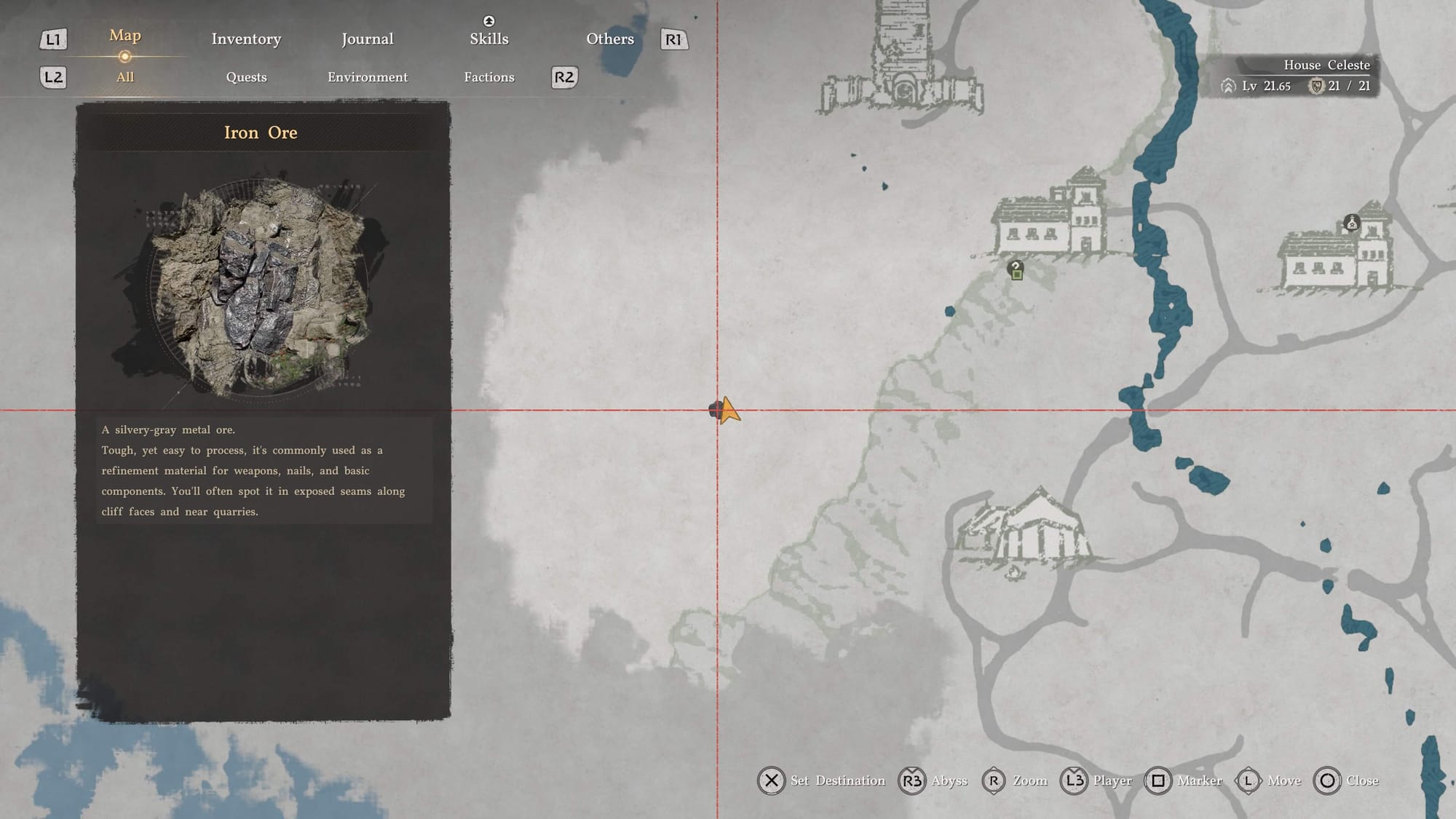Switch to the Factions filter
1456x819 pixels.
point(489,77)
